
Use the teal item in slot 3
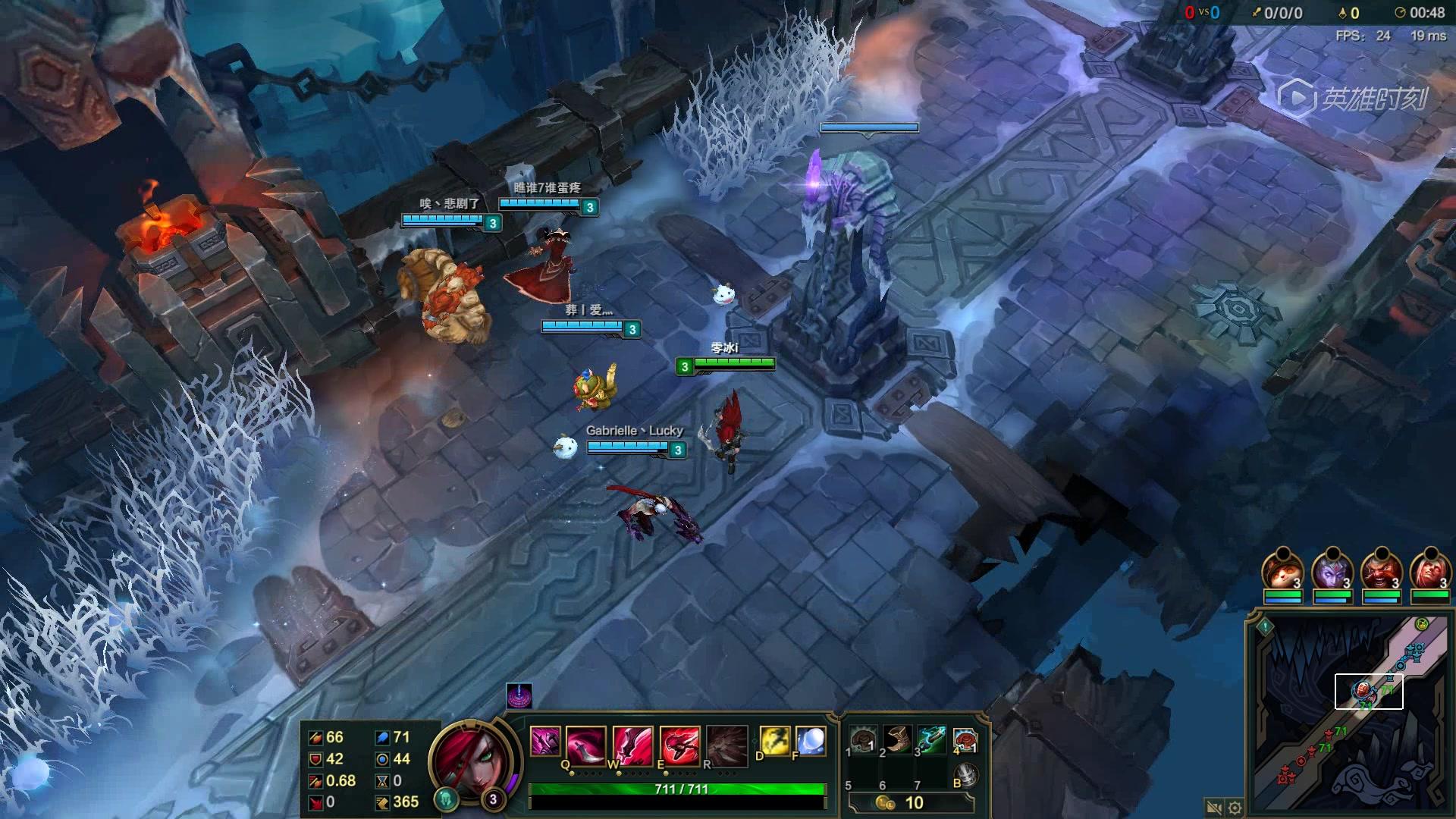click(932, 739)
